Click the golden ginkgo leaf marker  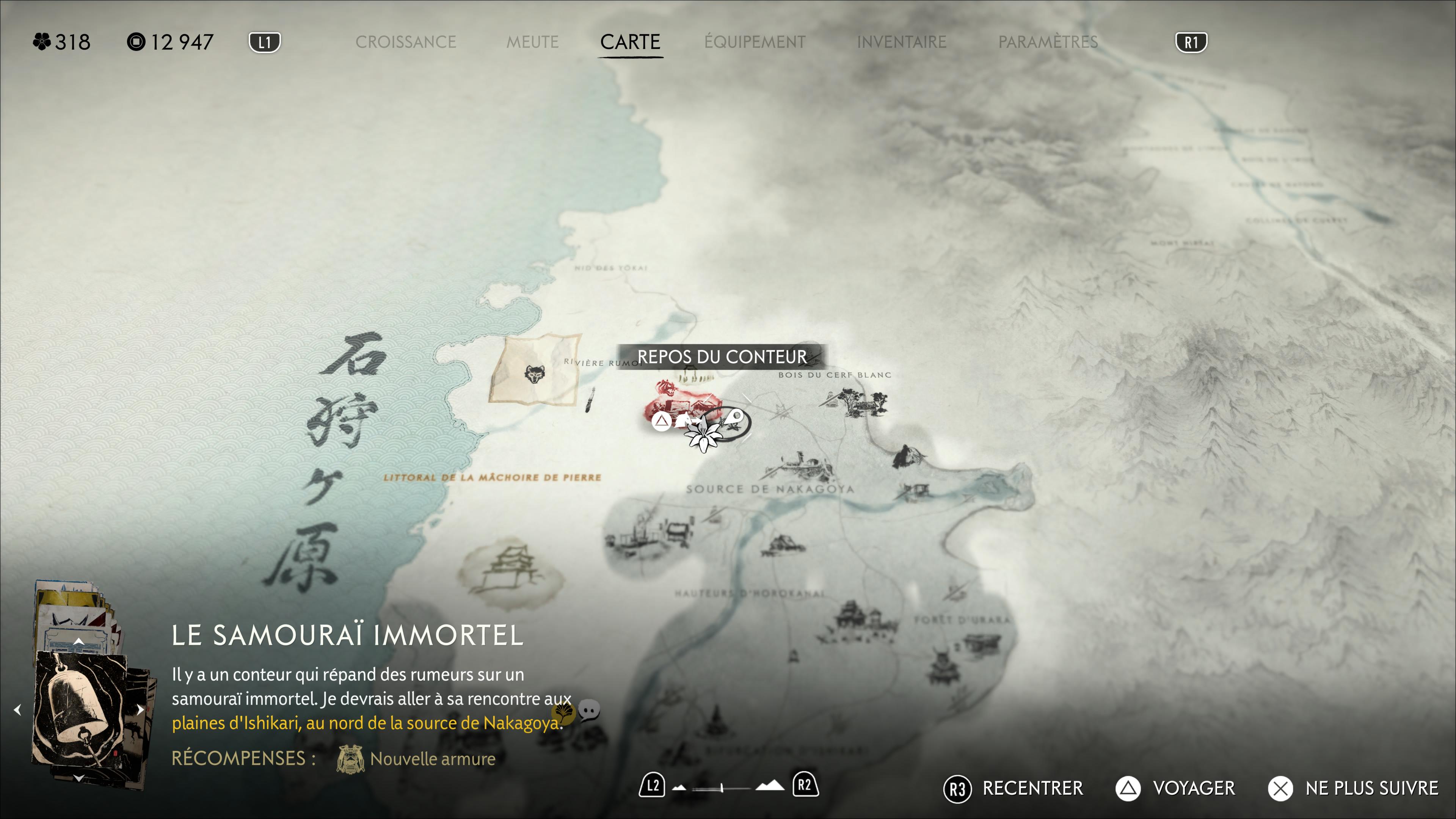(x=563, y=712)
